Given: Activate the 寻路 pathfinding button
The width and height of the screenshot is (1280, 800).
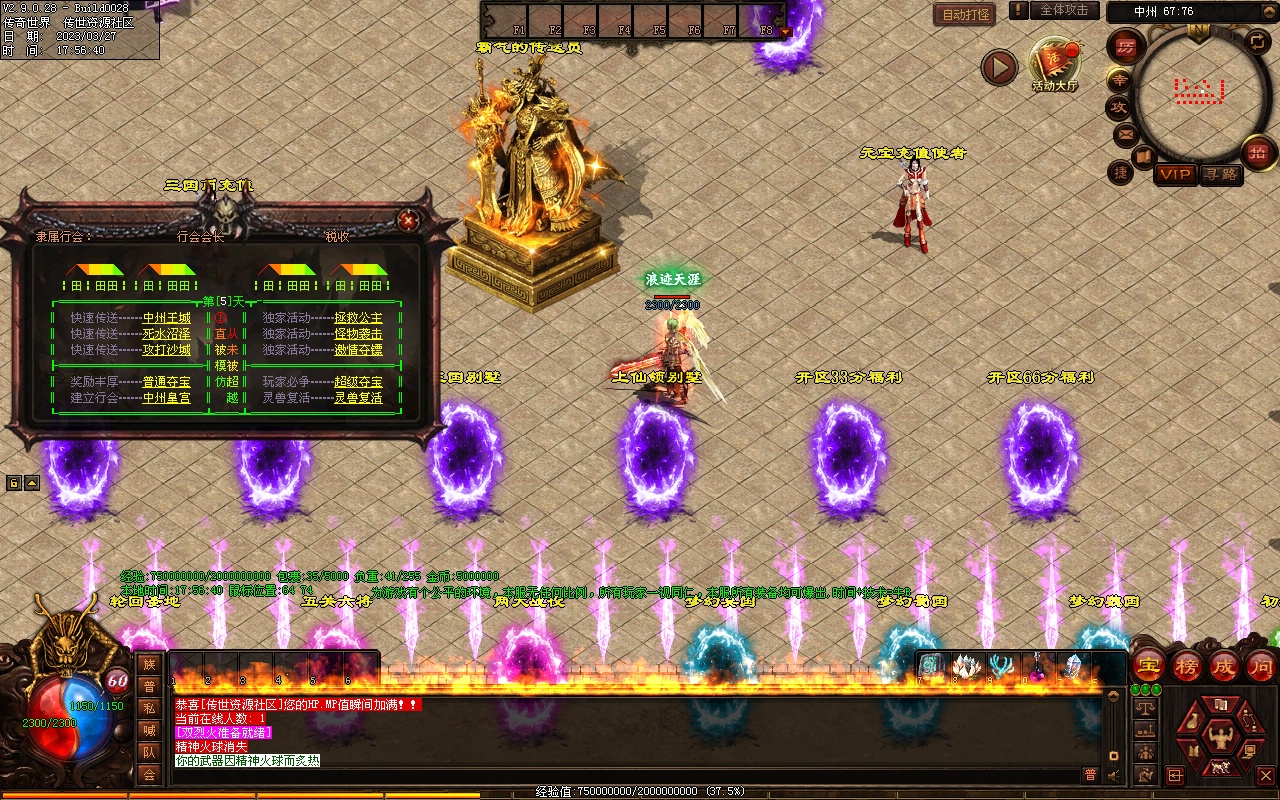Looking at the screenshot, I should click(1220, 174).
